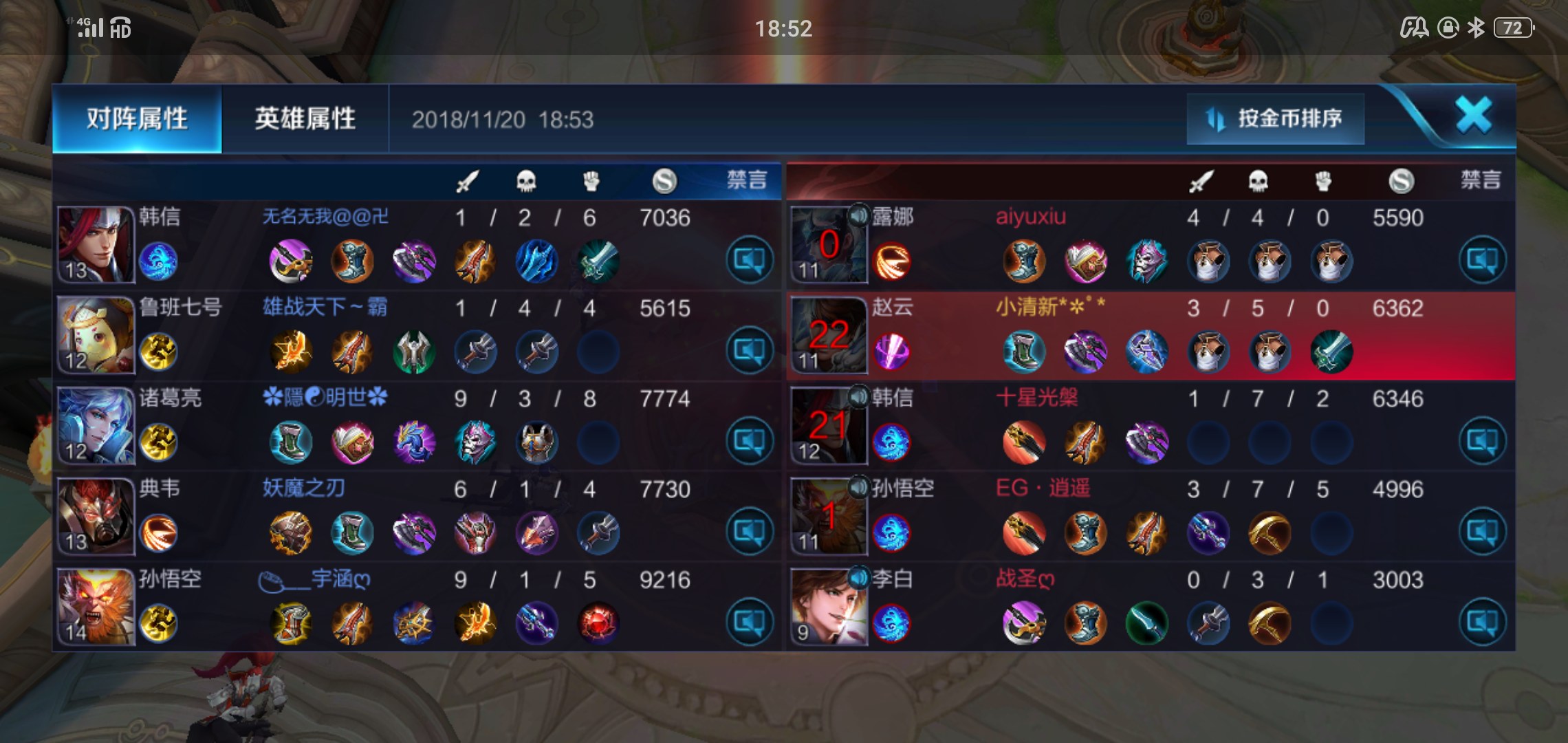1568x743 pixels.
Task: Mute player 无名无我@@卍 (韩信)
Action: coord(749,260)
